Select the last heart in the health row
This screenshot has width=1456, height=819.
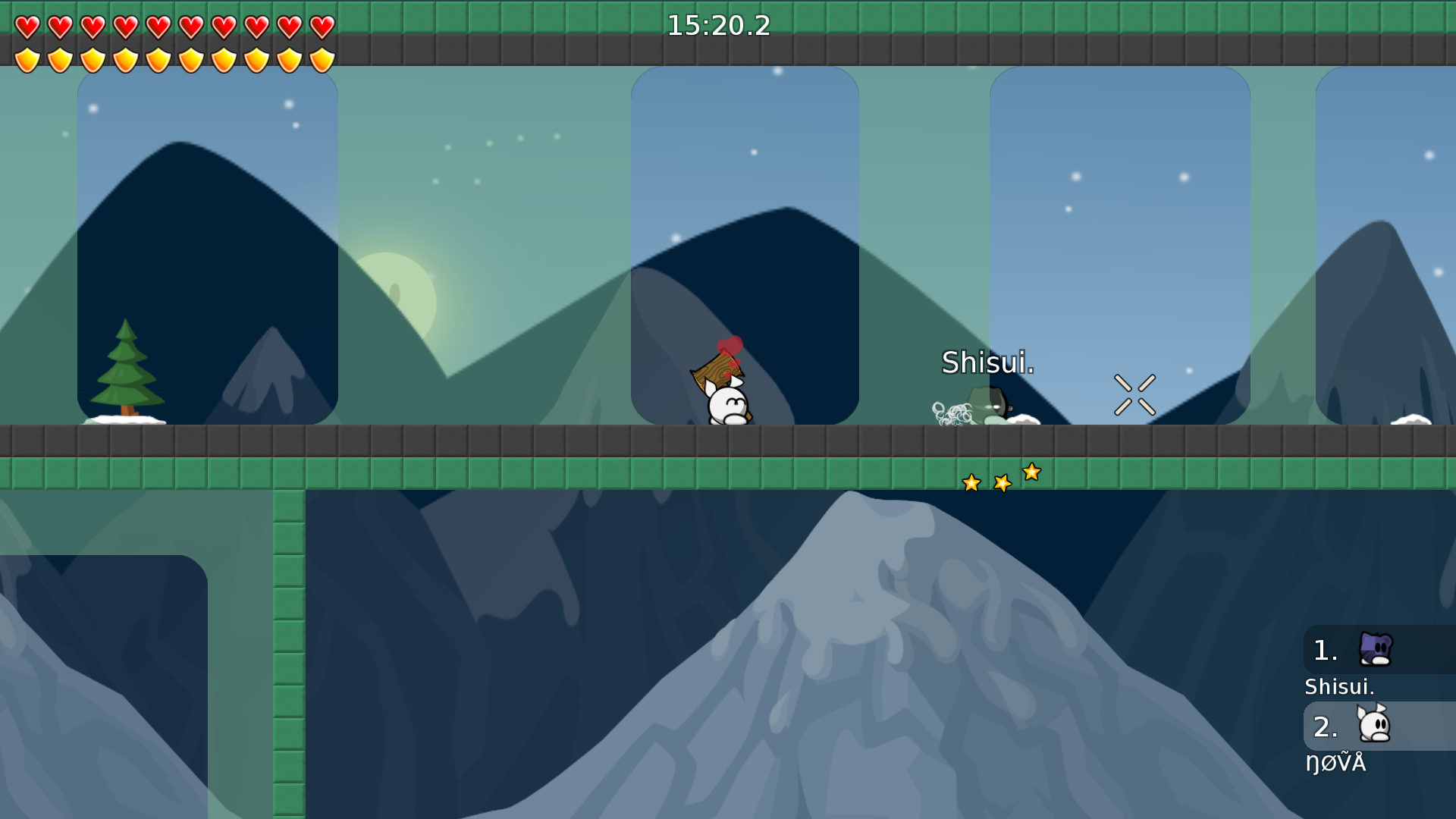[320, 27]
